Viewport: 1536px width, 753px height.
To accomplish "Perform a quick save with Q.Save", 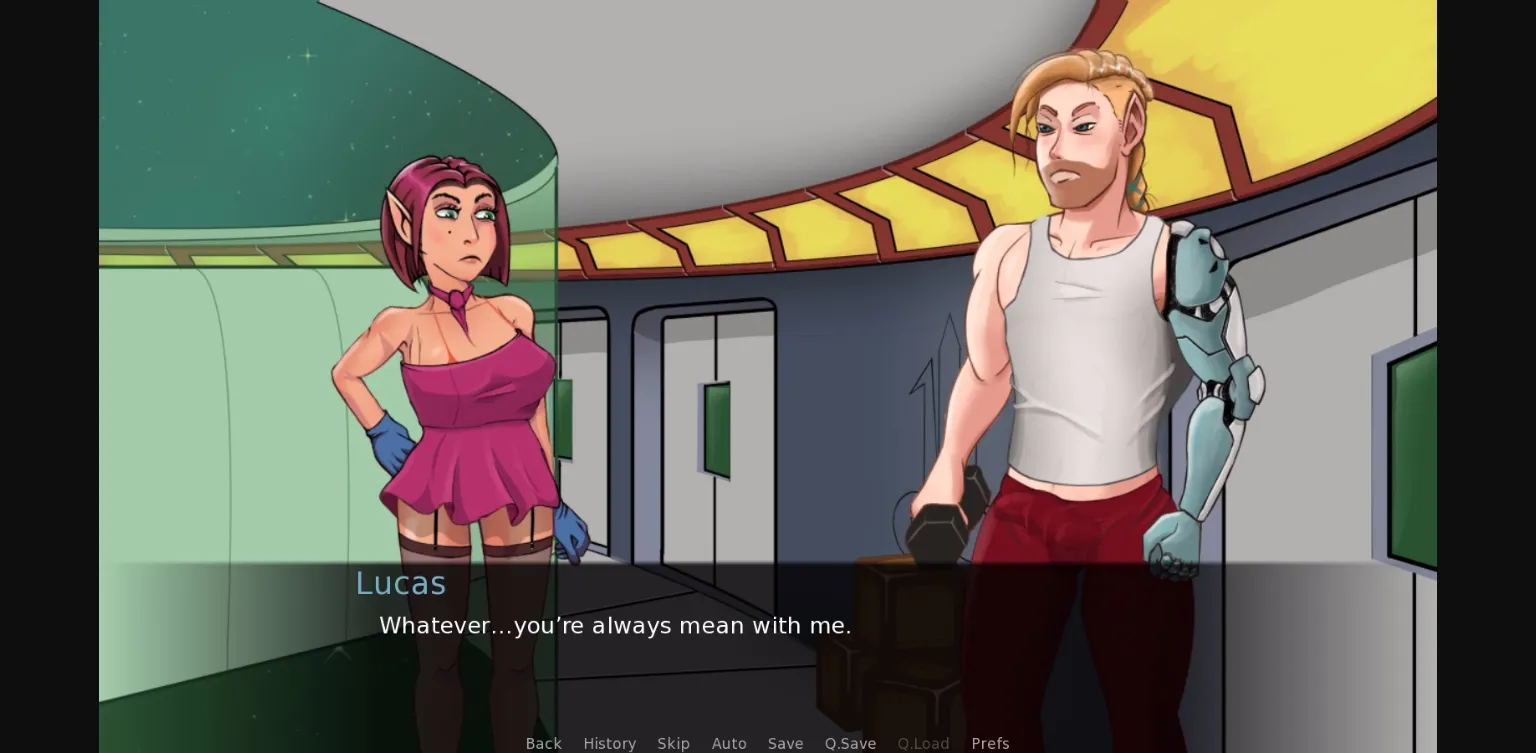I will [849, 743].
